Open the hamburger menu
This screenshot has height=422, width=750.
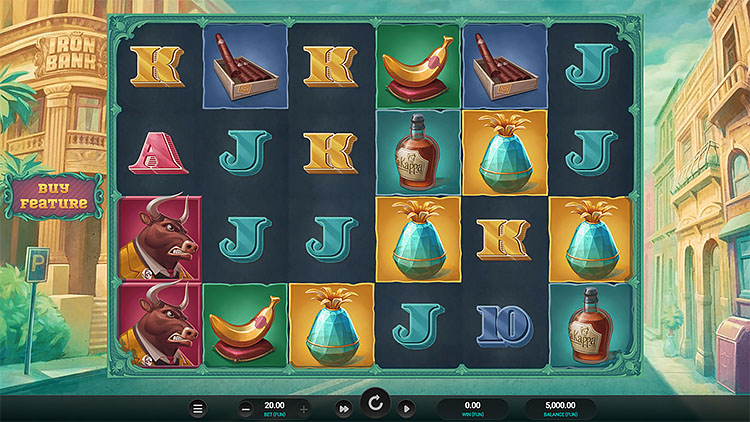coord(198,408)
